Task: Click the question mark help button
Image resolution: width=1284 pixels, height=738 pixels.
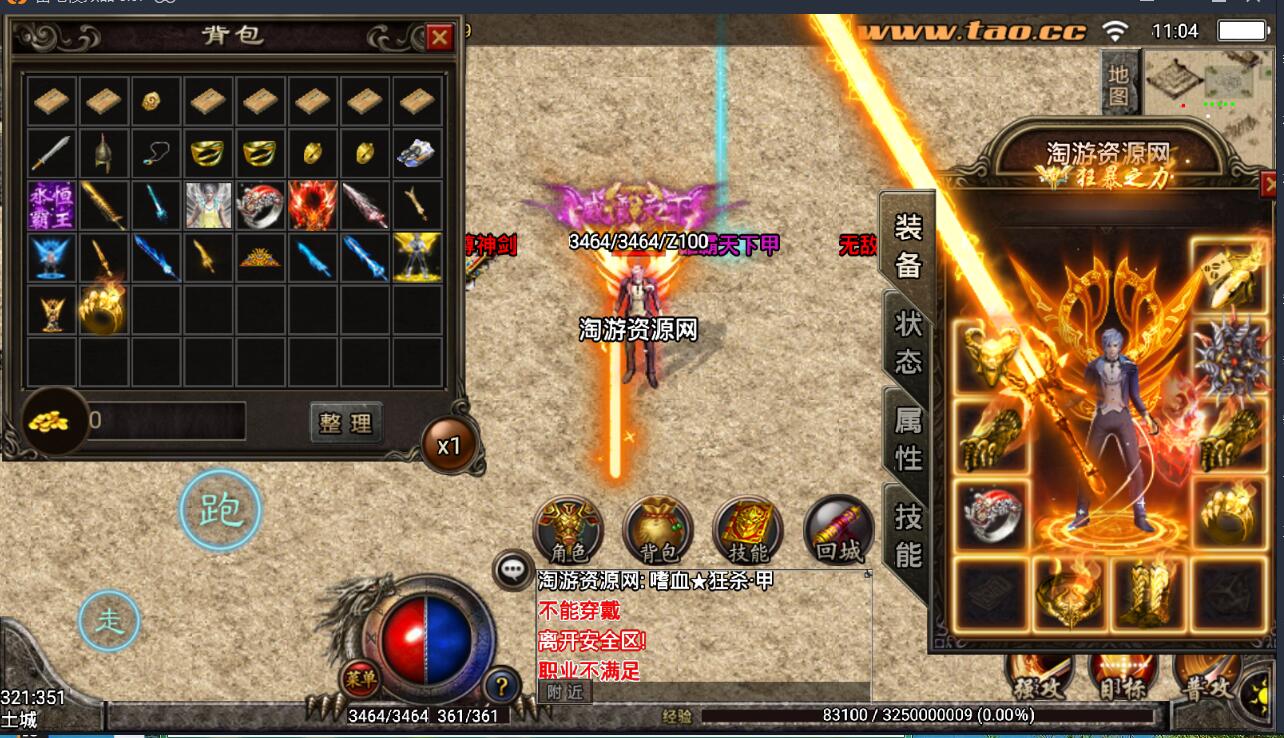Action: pos(501,686)
